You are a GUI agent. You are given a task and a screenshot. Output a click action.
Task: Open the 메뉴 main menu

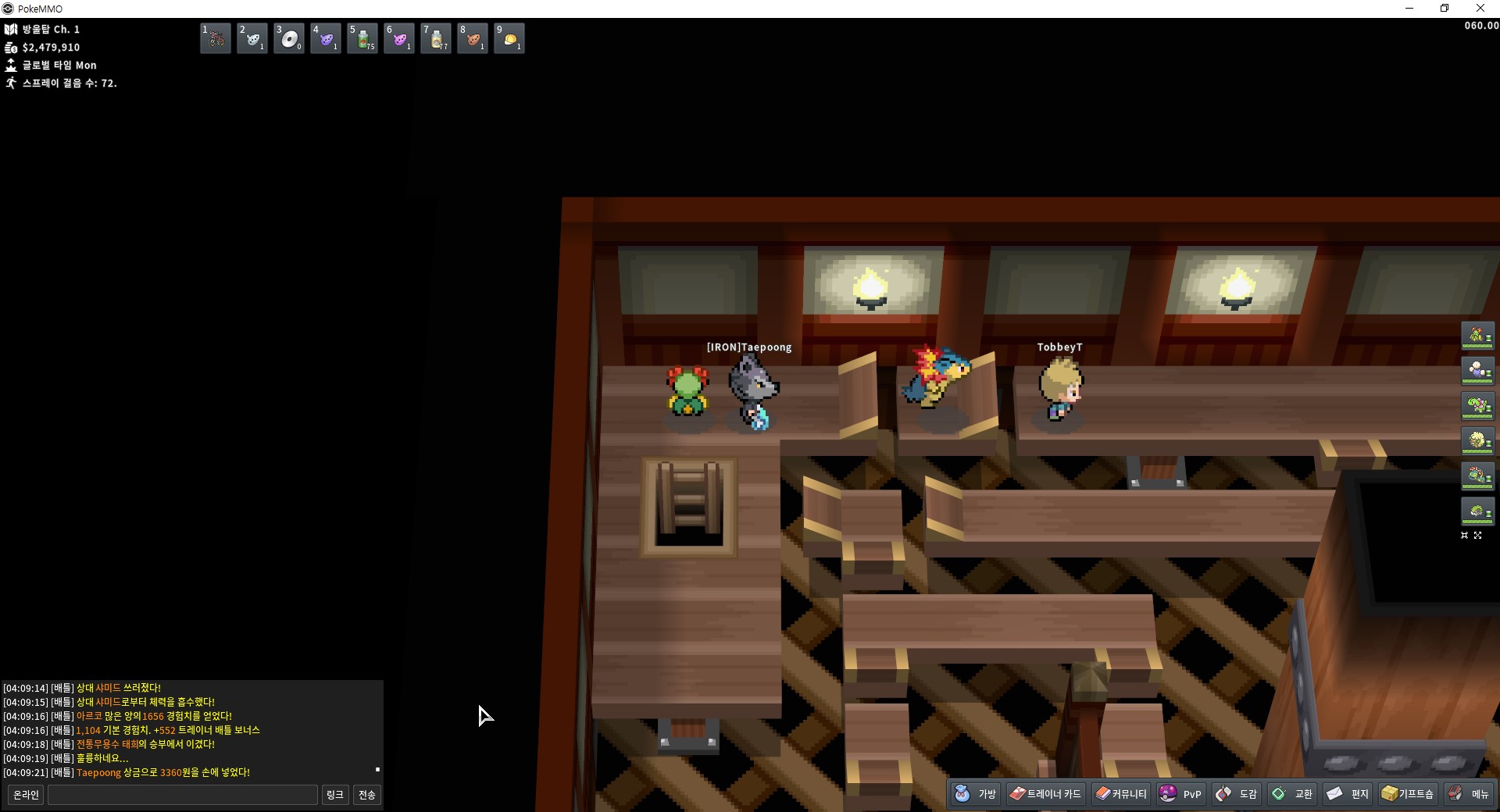point(1469,794)
